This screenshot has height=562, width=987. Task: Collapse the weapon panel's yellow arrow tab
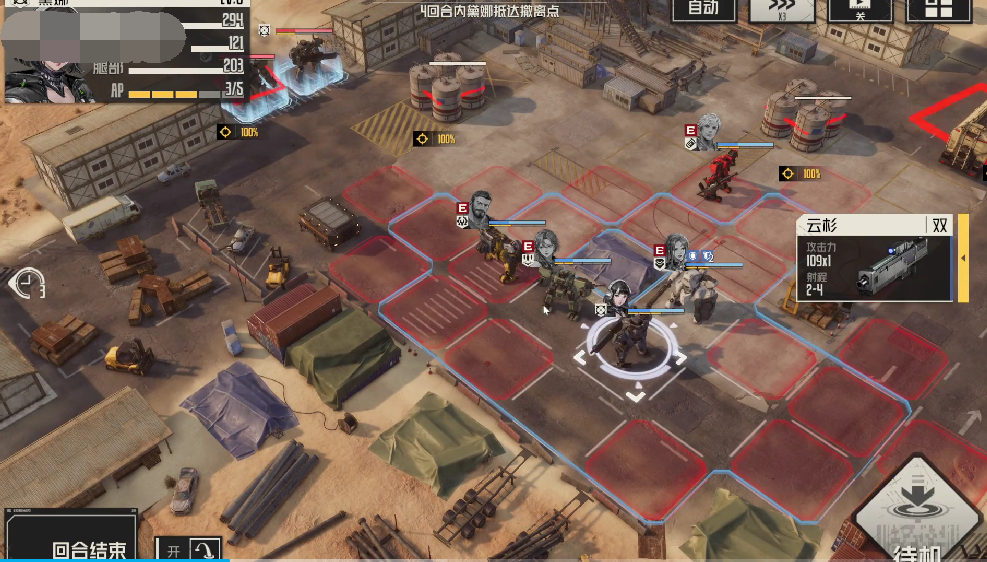coord(963,258)
